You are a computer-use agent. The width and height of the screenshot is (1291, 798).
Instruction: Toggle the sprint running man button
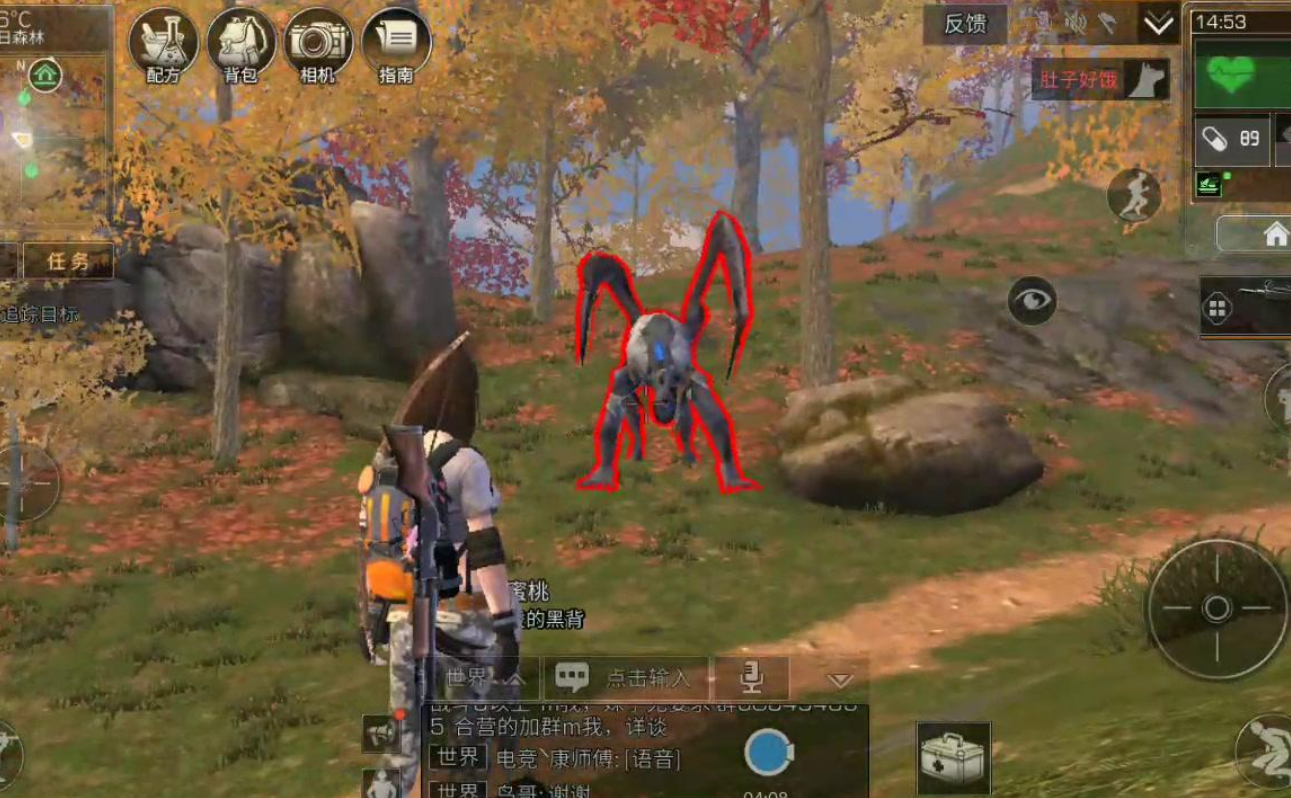1133,194
